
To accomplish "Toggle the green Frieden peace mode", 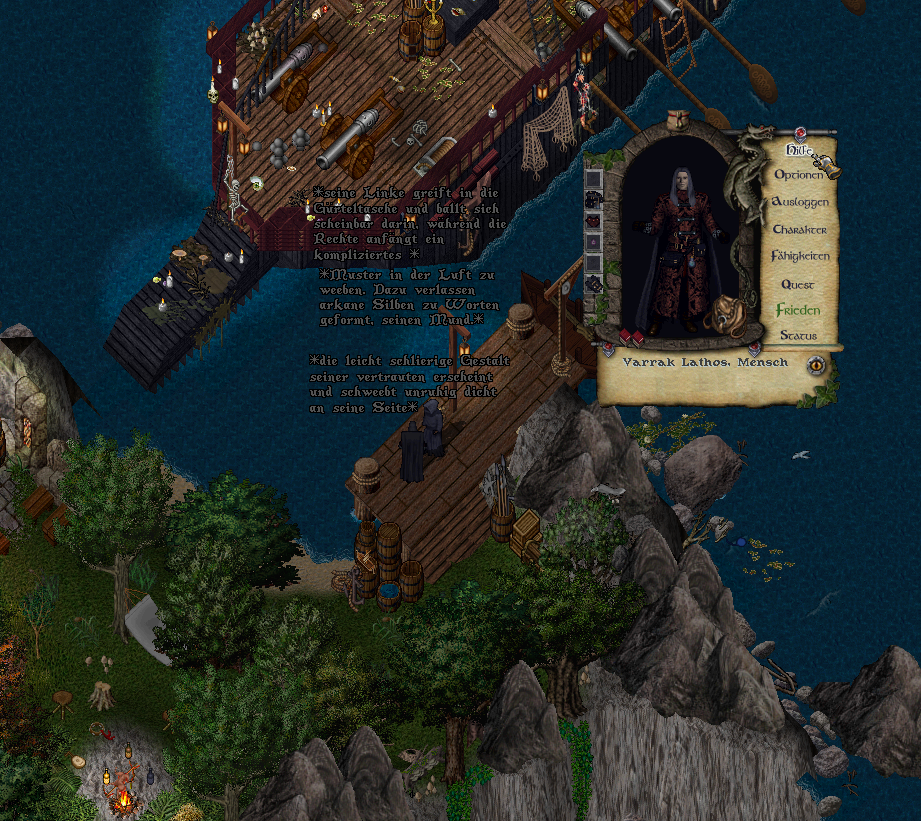I will click(798, 310).
